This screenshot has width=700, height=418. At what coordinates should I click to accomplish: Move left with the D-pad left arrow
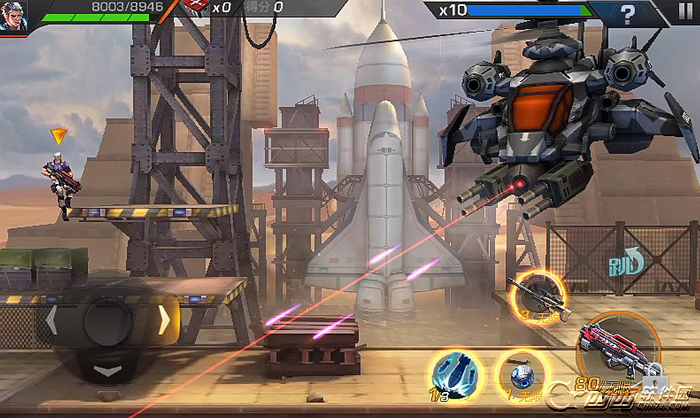point(51,321)
